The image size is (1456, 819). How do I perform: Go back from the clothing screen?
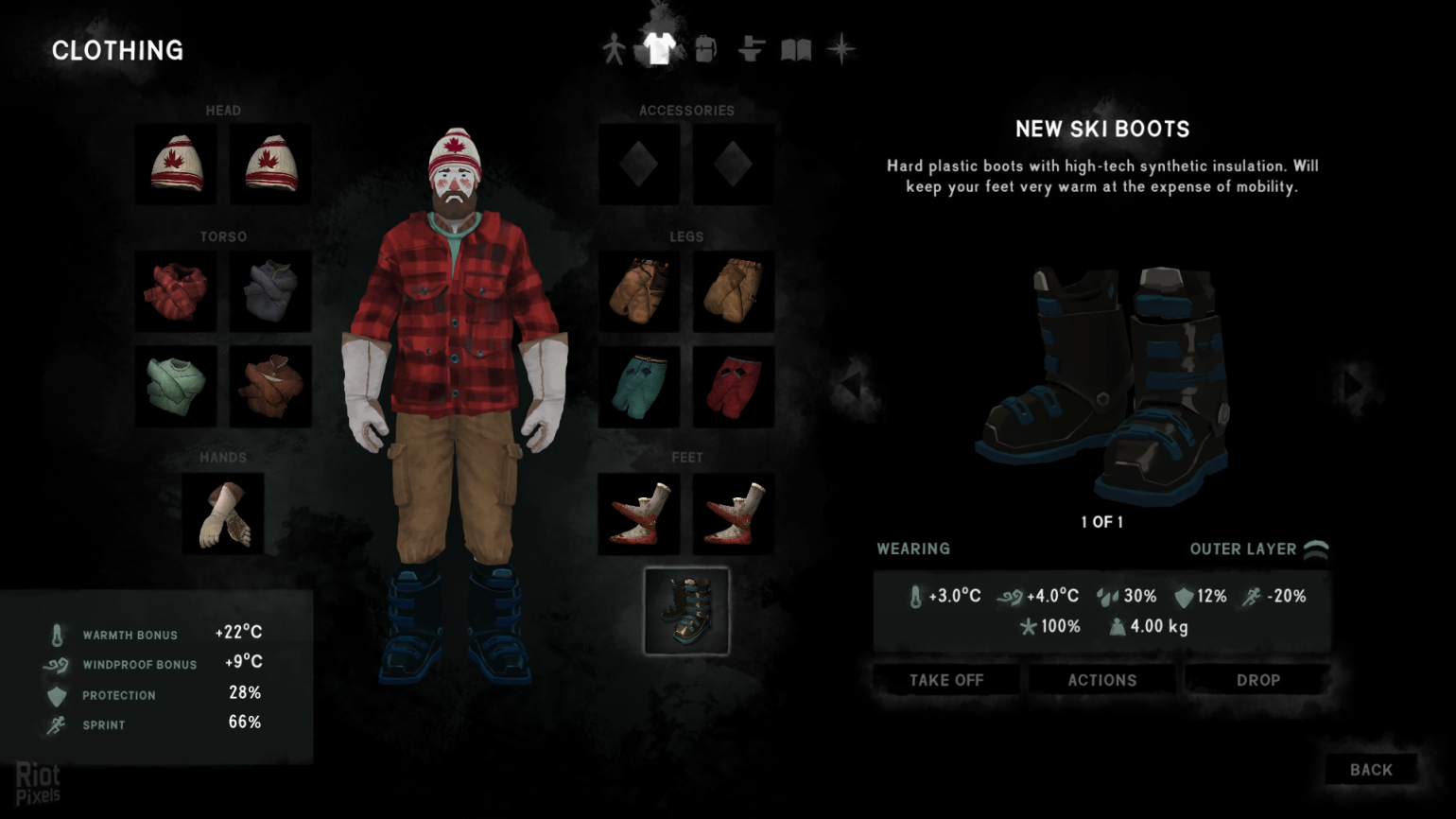[1371, 770]
